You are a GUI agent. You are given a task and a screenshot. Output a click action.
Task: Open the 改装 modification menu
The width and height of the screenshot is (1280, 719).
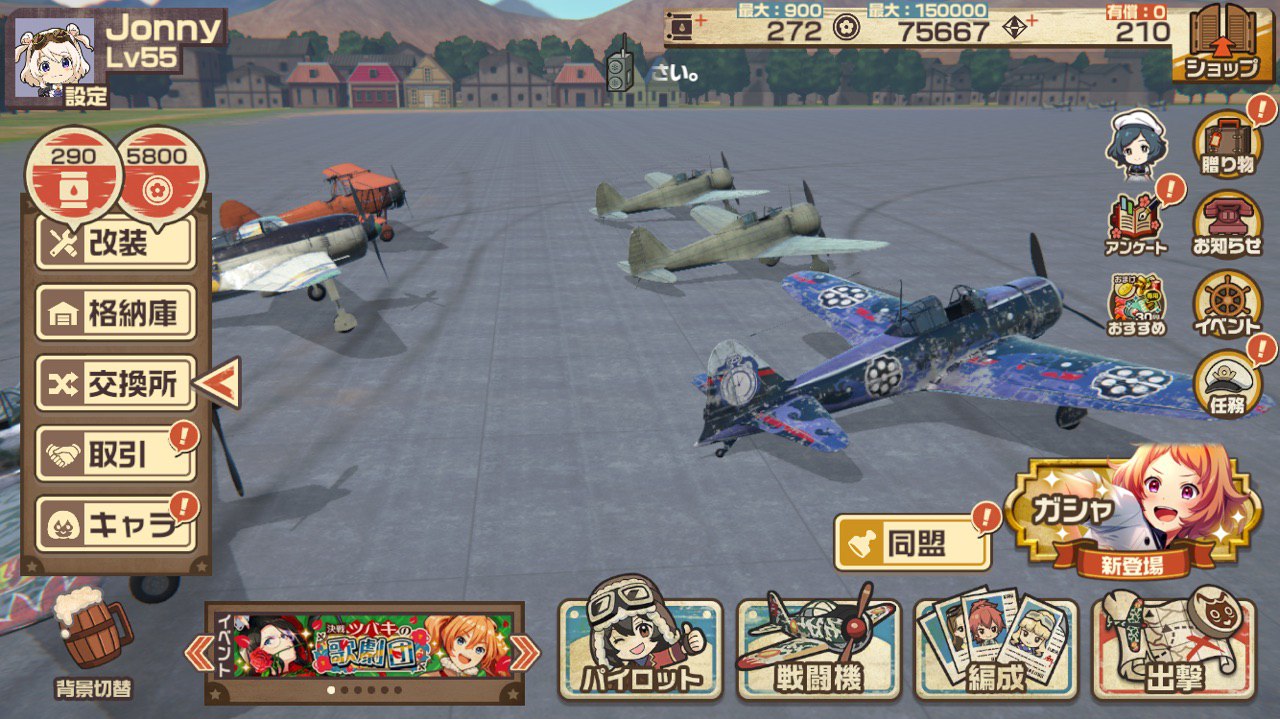pos(116,244)
